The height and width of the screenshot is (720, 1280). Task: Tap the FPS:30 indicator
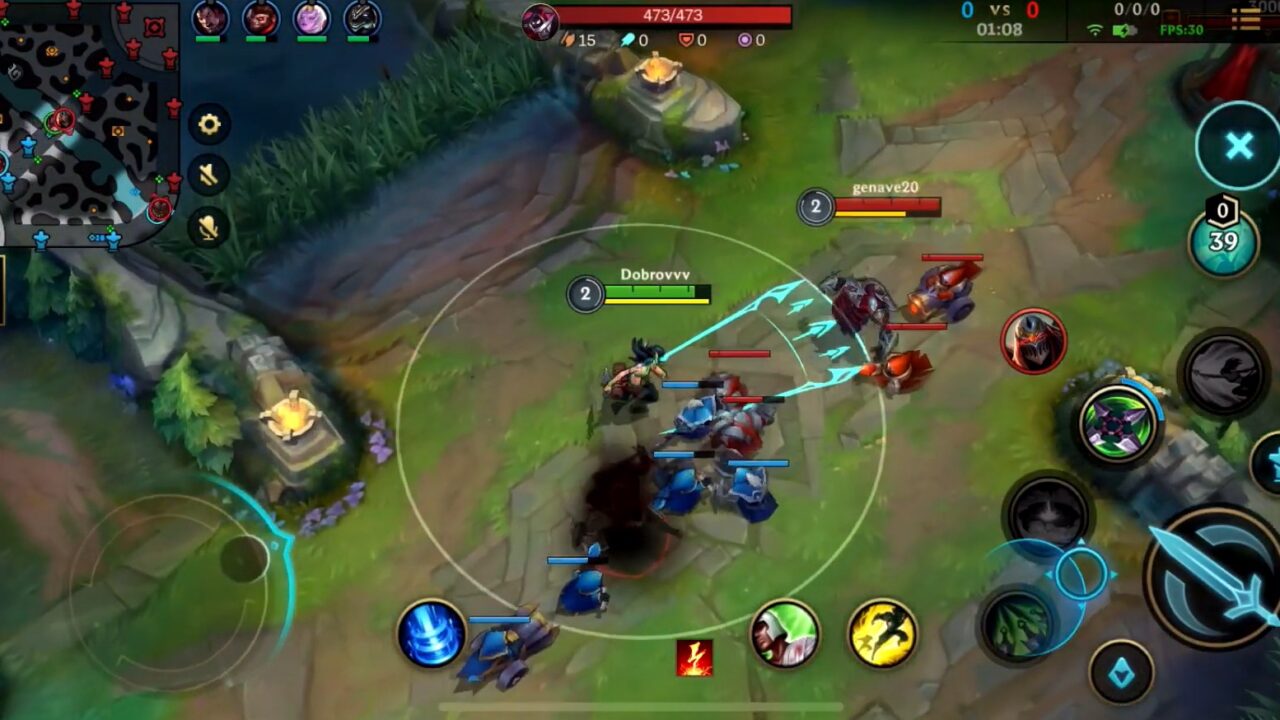tap(1181, 31)
